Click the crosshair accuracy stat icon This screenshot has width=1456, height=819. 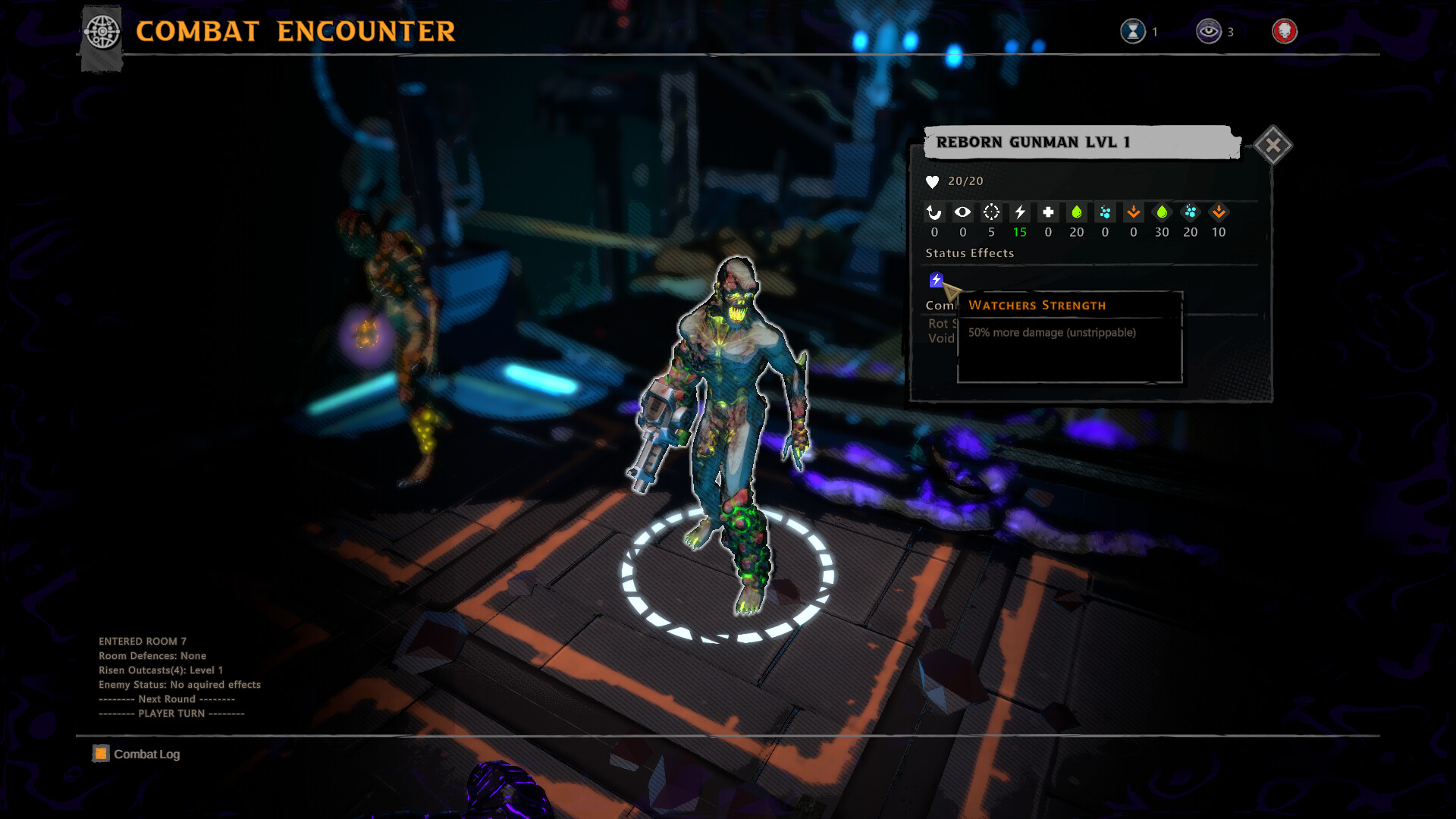[x=991, y=213]
